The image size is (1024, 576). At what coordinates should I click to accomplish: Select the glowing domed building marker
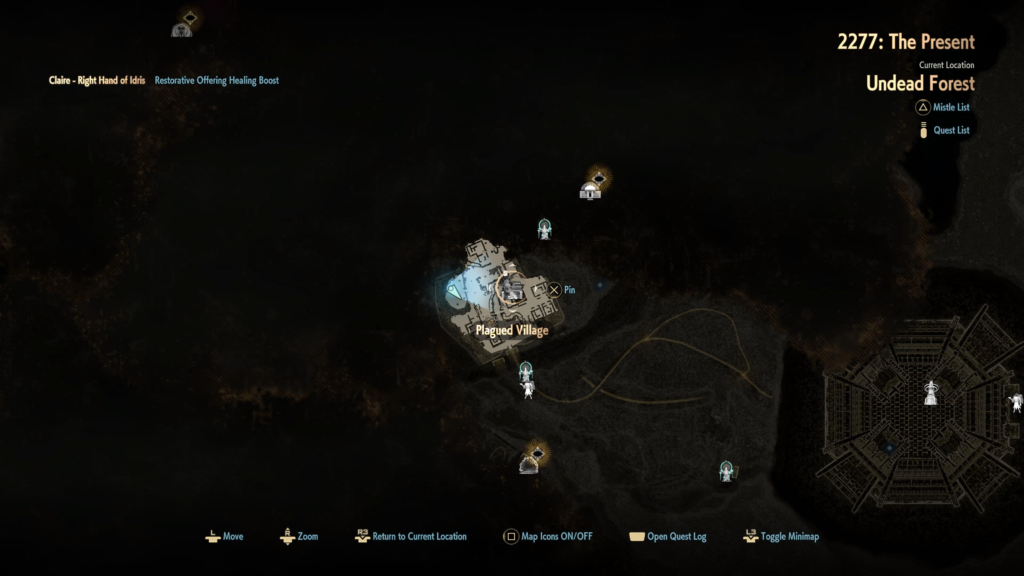point(592,186)
